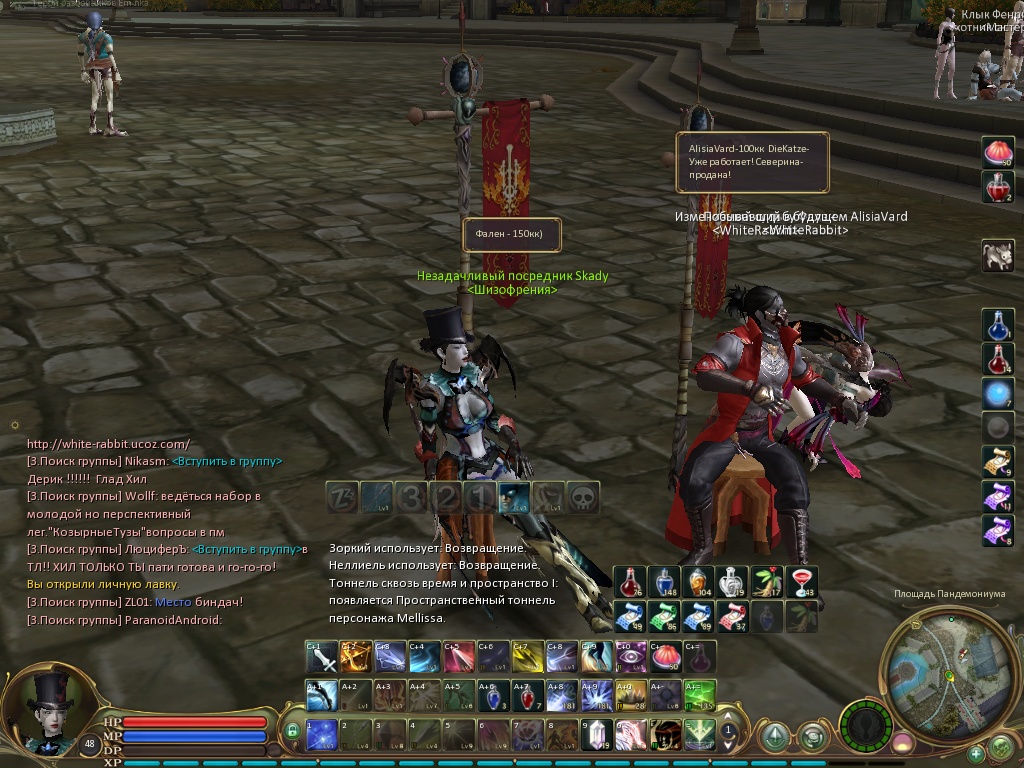
Task: Use the white crystal item in slot 9
Action: pyautogui.click(x=596, y=735)
